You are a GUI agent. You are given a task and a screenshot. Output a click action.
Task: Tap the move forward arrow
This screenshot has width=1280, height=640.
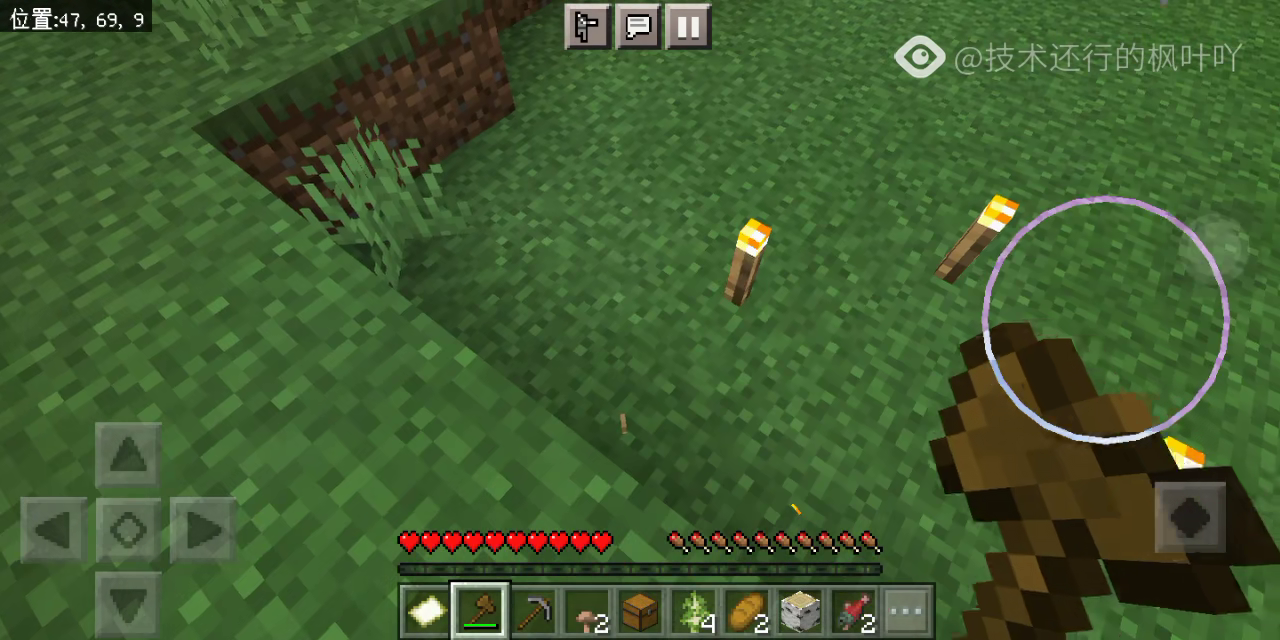tap(128, 455)
